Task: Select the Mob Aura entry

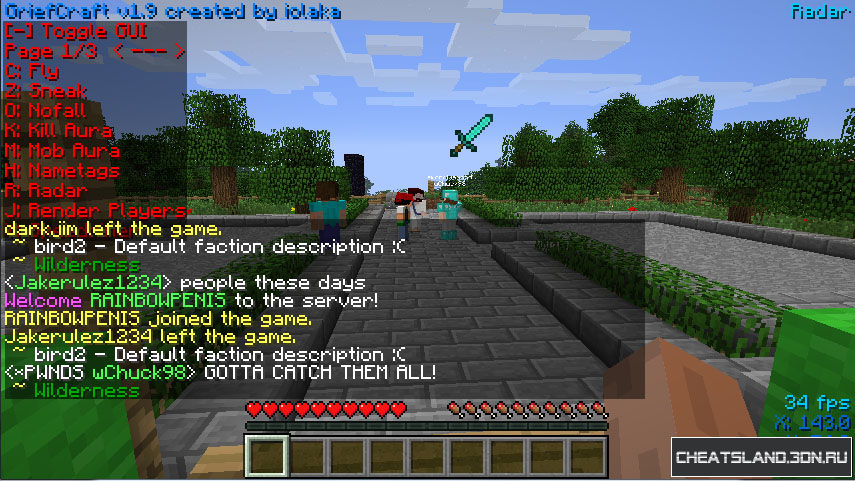Action: (x=62, y=151)
